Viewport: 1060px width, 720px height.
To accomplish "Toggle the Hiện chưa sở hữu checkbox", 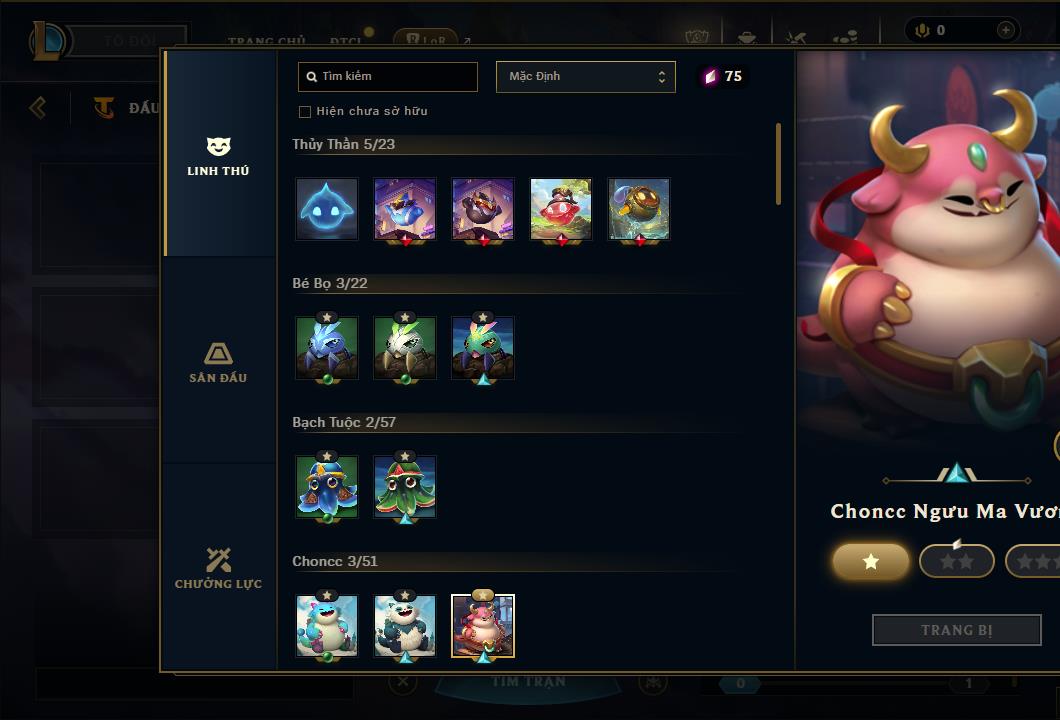I will [x=305, y=112].
